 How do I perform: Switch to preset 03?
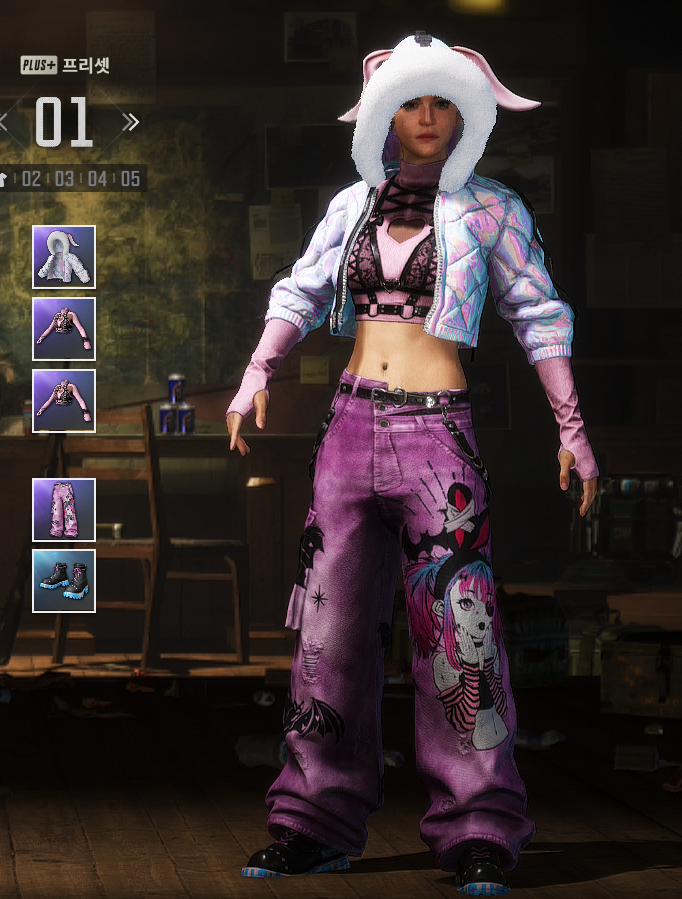(x=65, y=179)
